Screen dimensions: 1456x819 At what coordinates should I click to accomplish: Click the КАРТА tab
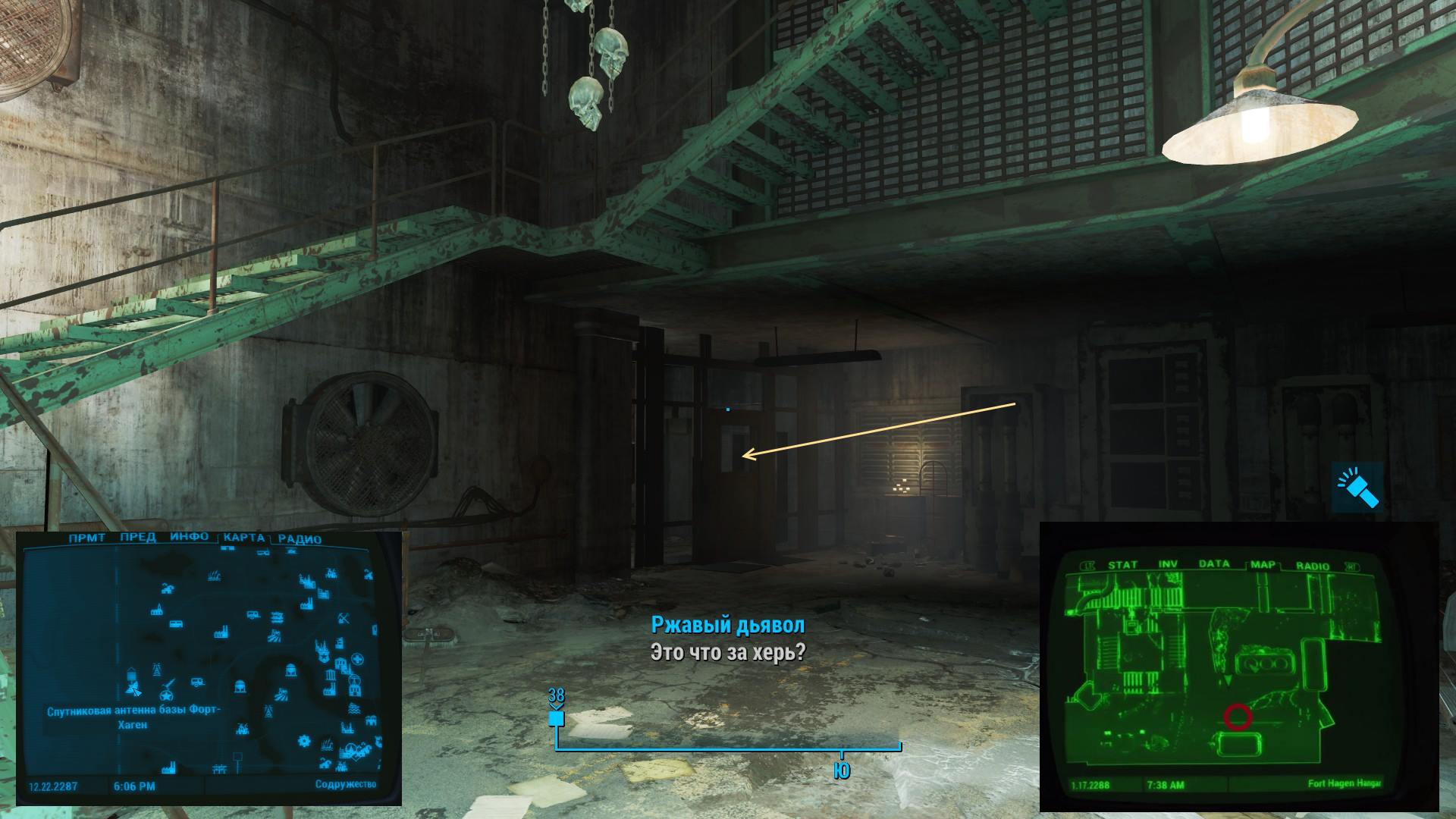point(244,538)
